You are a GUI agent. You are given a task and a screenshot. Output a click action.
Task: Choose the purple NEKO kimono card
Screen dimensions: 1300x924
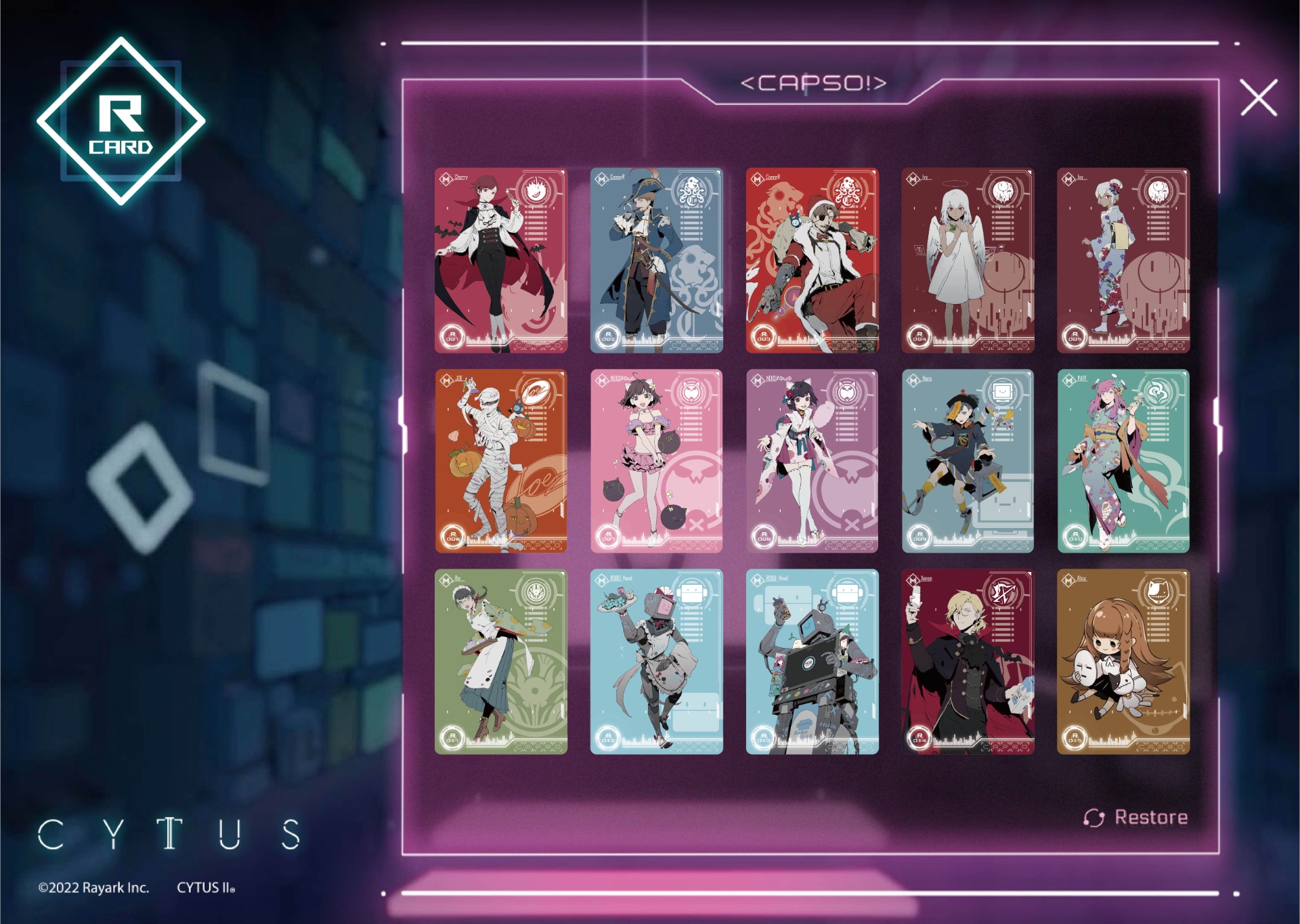pos(812,461)
